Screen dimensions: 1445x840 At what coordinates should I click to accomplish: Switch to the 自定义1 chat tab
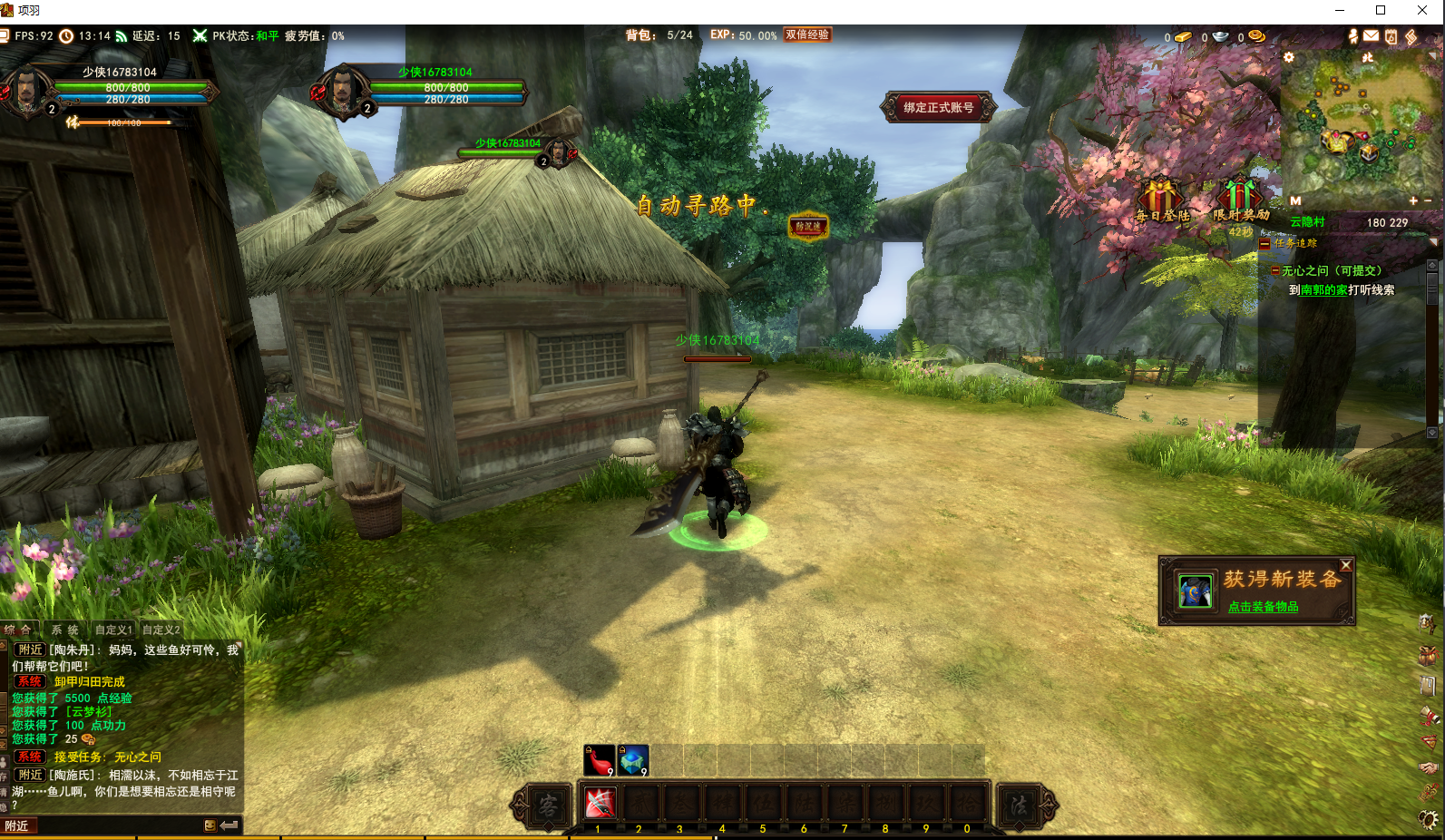coord(113,630)
